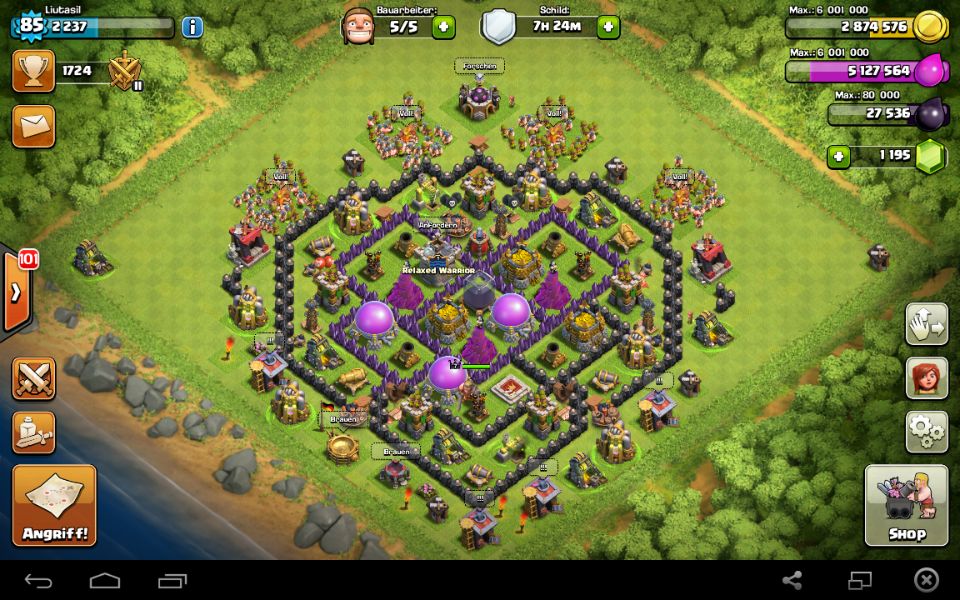
Task: Expand the chat panel arrow tab
Action: click(17, 293)
